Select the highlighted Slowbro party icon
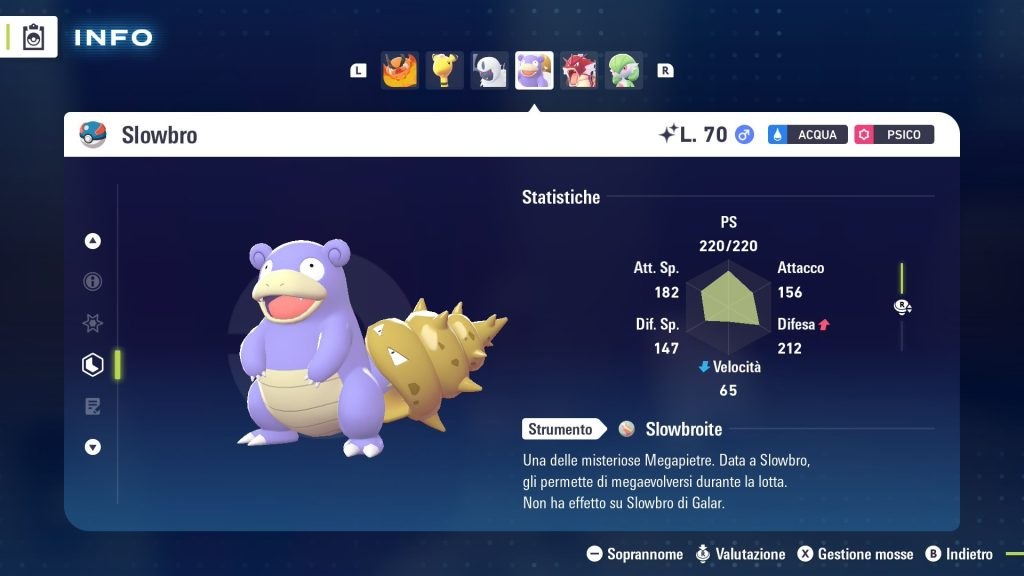 pos(534,71)
